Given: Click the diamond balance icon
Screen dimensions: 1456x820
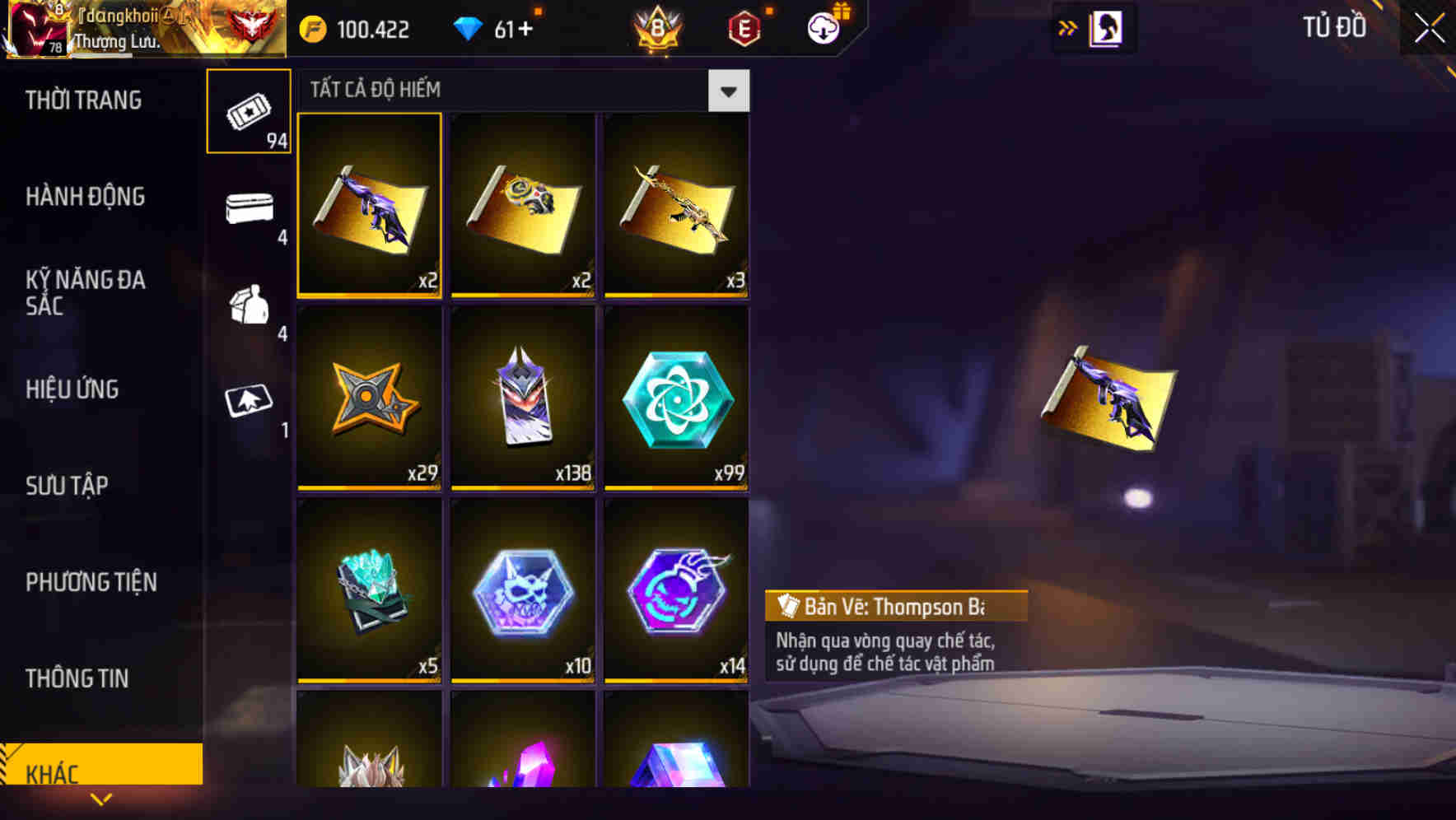Looking at the screenshot, I should click(469, 27).
